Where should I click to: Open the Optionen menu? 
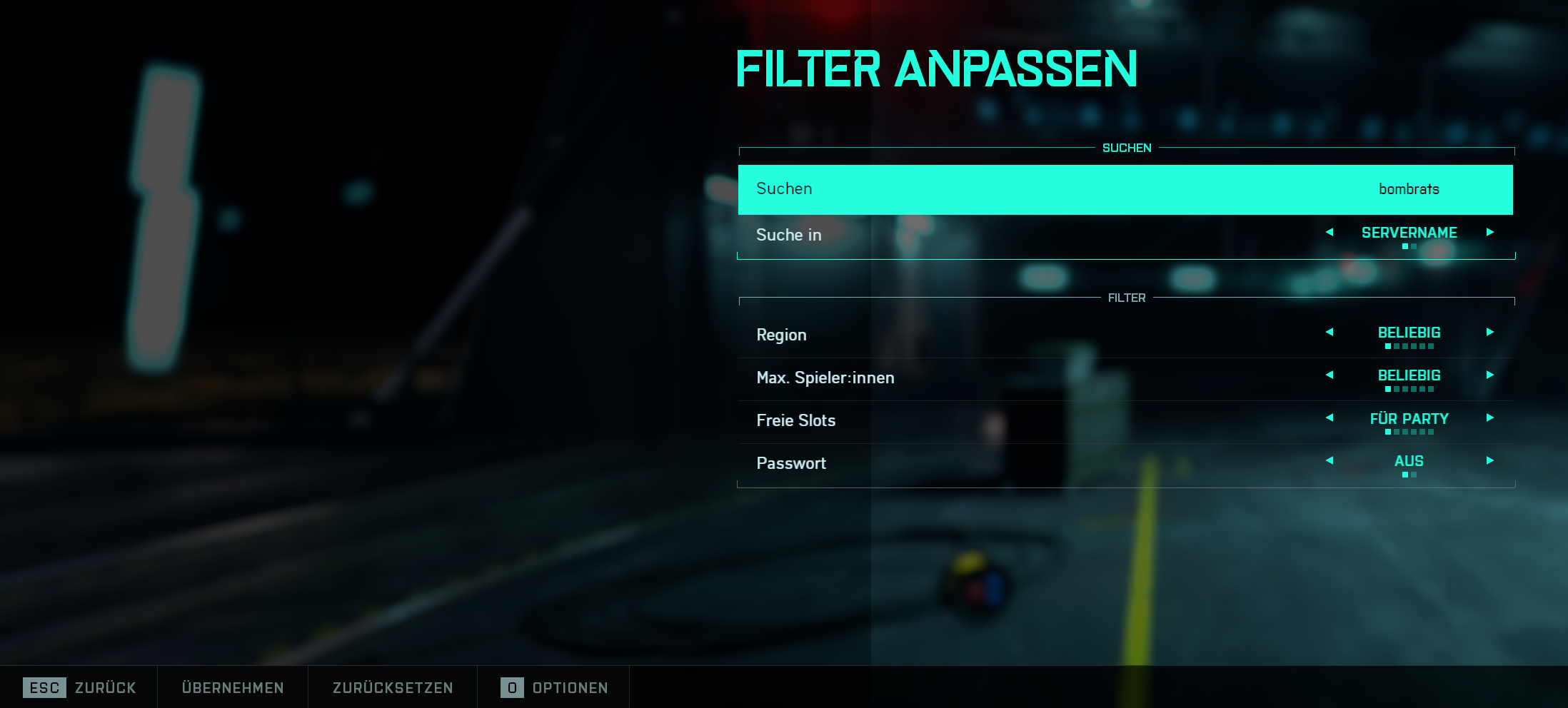pyautogui.click(x=555, y=687)
